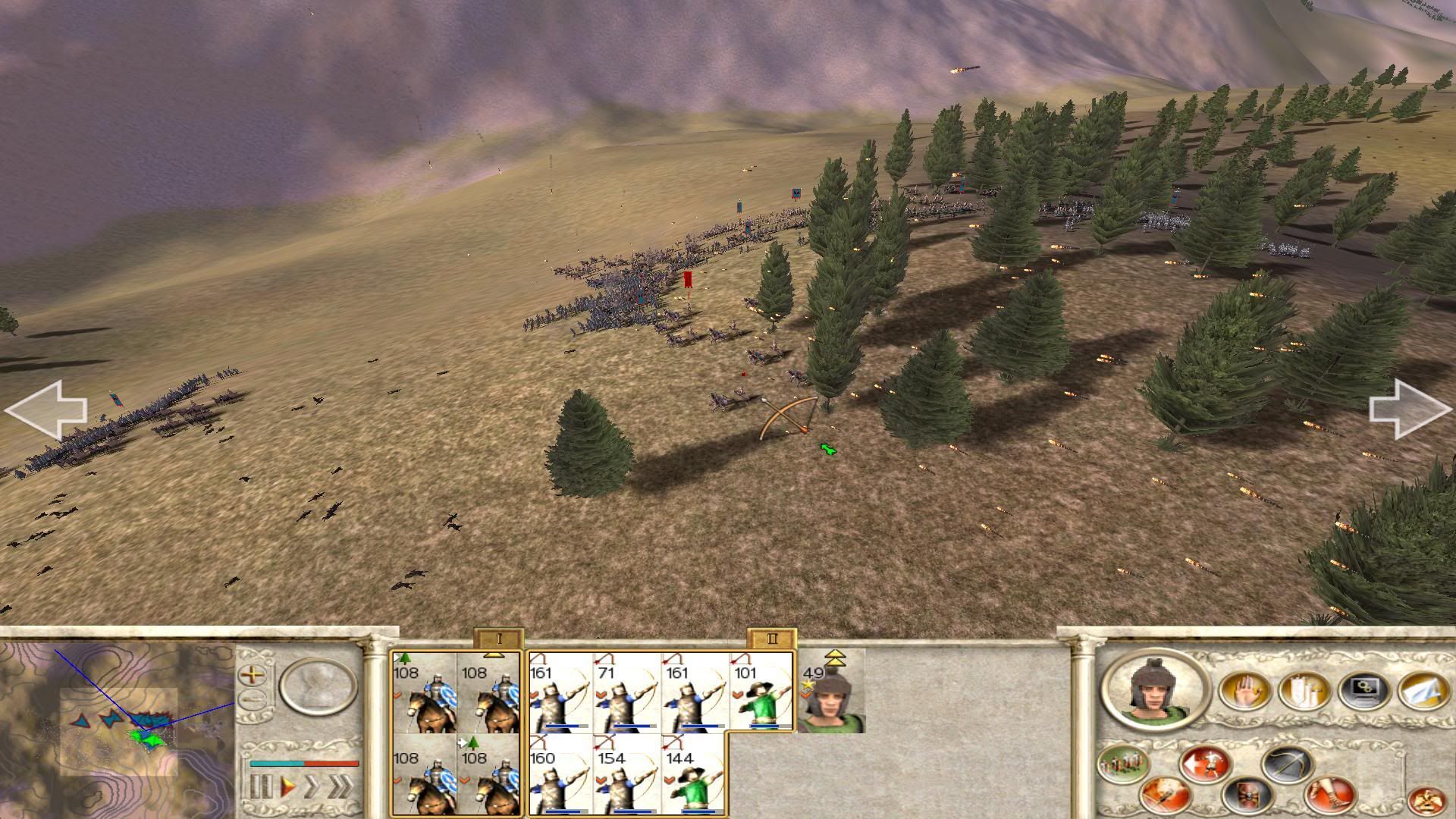Select the general's unit card with 49 men
The image size is (1456, 819).
(x=832, y=692)
